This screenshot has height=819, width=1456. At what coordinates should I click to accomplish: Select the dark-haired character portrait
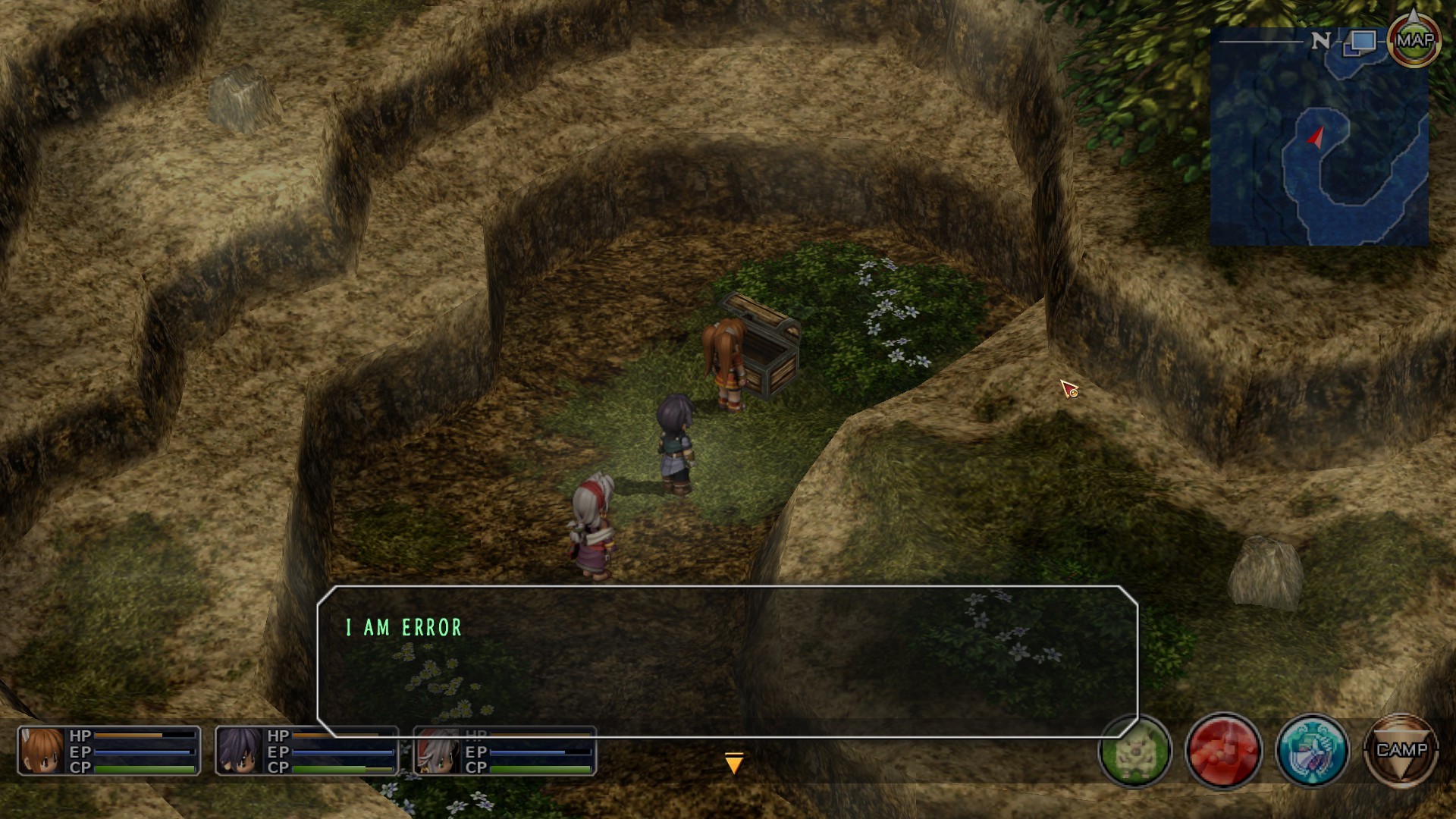pos(240,751)
